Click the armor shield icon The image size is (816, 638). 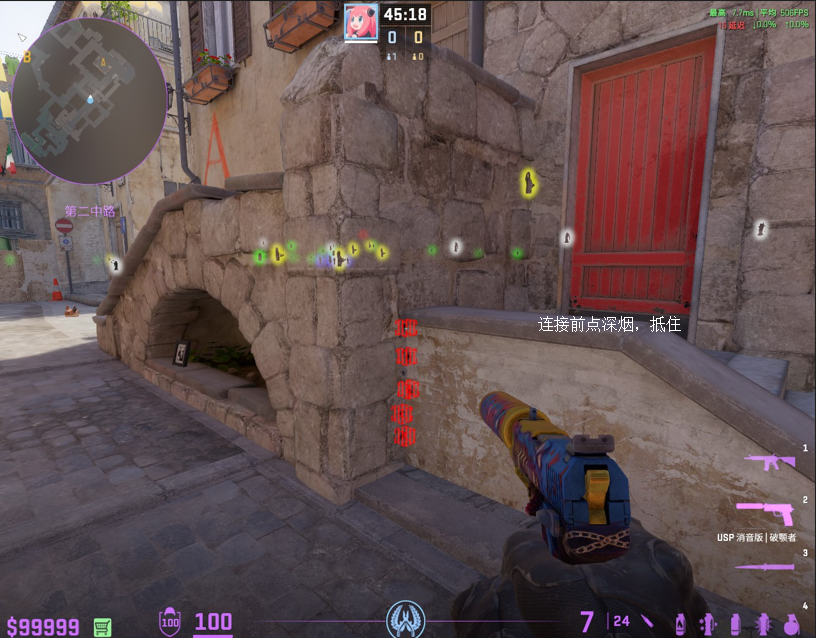[170, 622]
